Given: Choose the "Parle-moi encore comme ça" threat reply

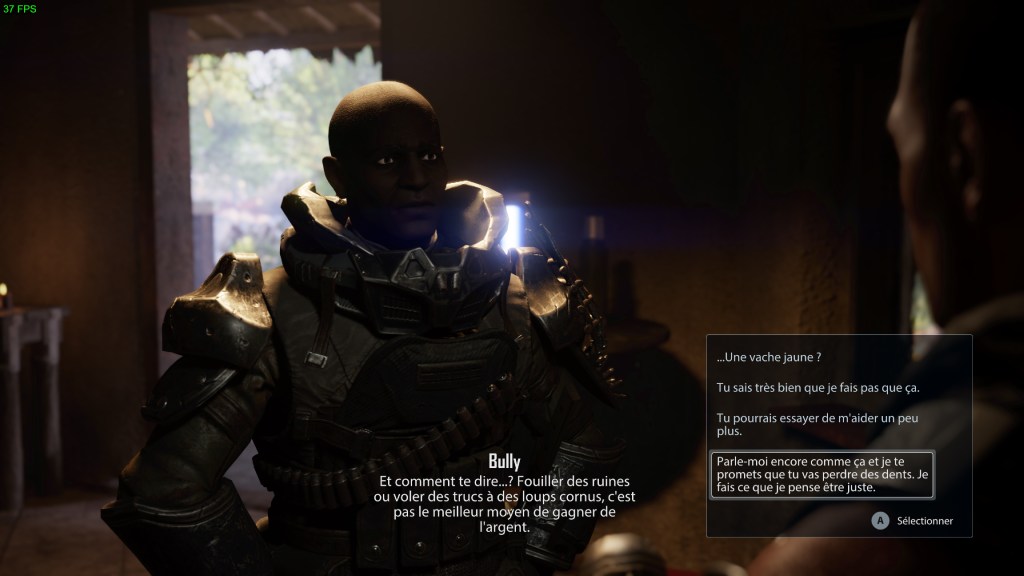Looking at the screenshot, I should coord(822,474).
